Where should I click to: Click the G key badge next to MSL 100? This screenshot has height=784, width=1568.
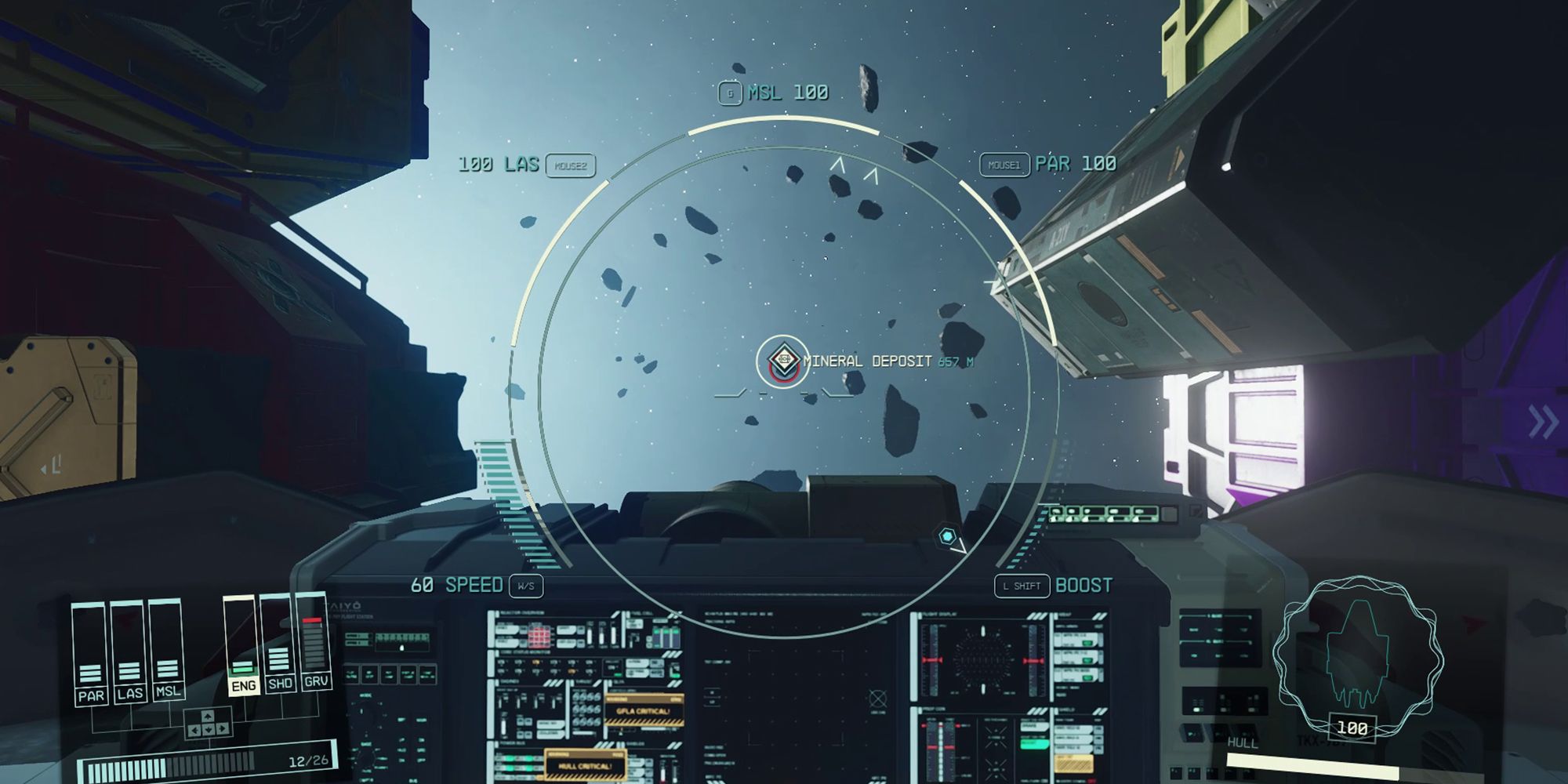click(x=729, y=93)
